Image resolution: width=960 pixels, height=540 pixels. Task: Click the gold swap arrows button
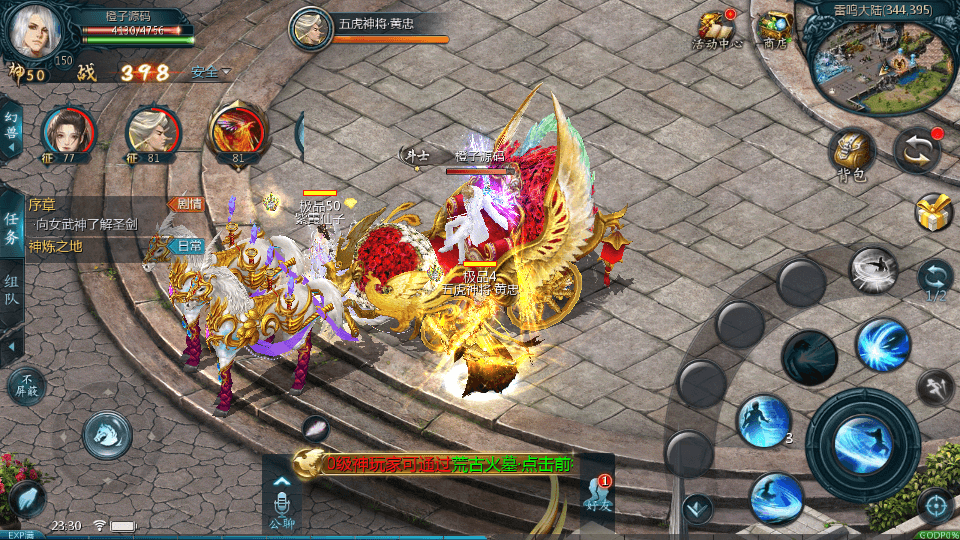coord(917,151)
